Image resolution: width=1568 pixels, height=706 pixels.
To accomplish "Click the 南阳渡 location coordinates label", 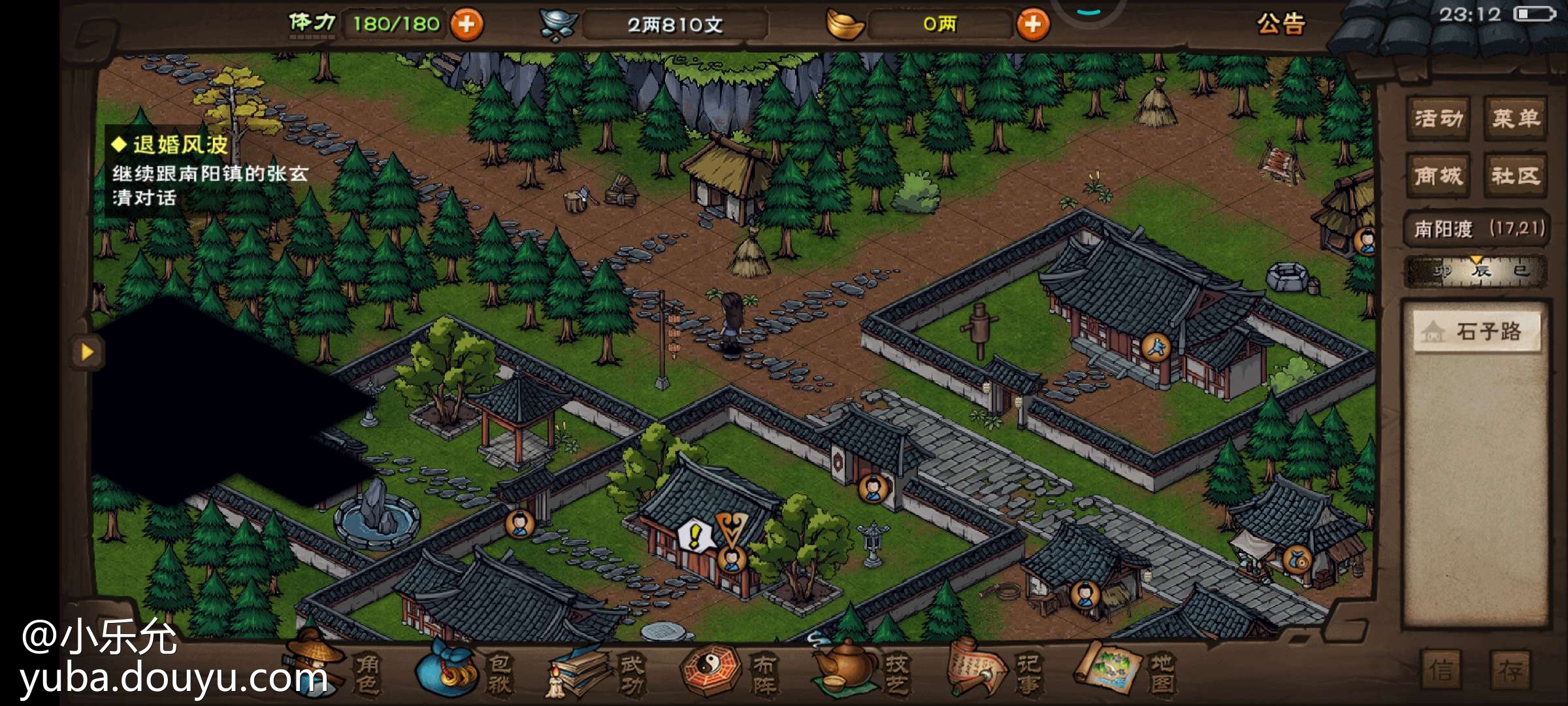I will (x=1478, y=229).
